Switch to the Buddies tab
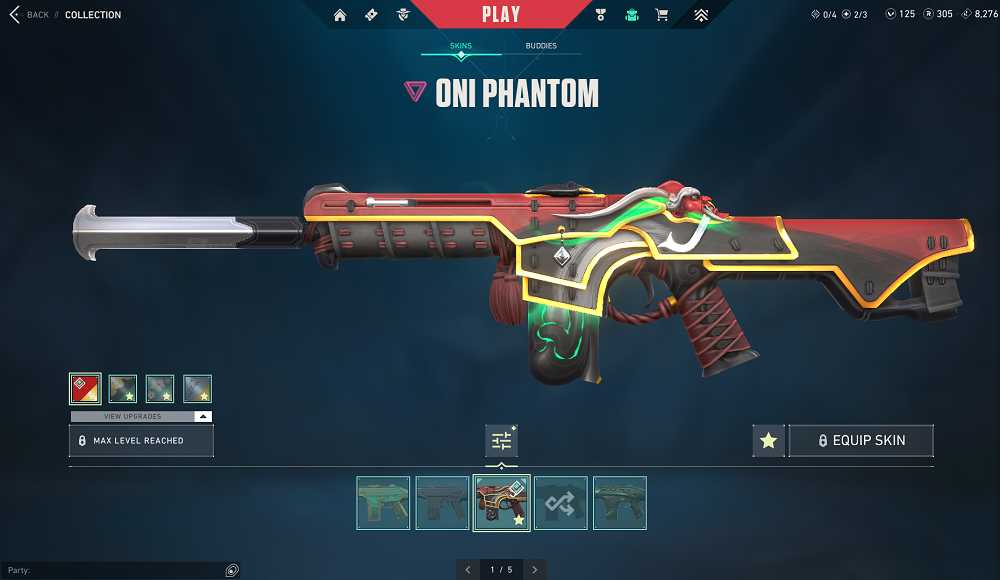This screenshot has width=1000, height=580. click(541, 46)
